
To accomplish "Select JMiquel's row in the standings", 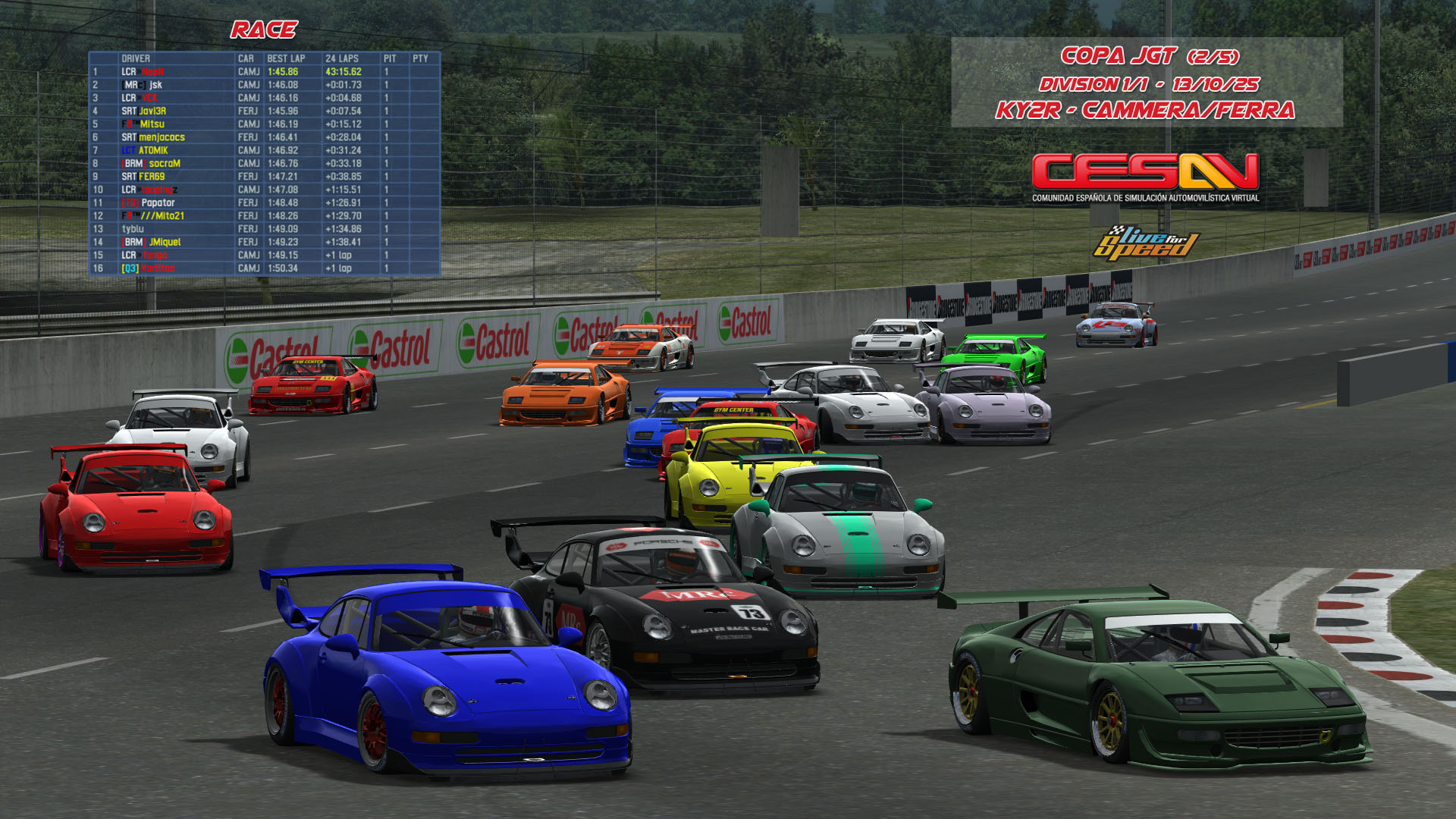I will [x=165, y=242].
